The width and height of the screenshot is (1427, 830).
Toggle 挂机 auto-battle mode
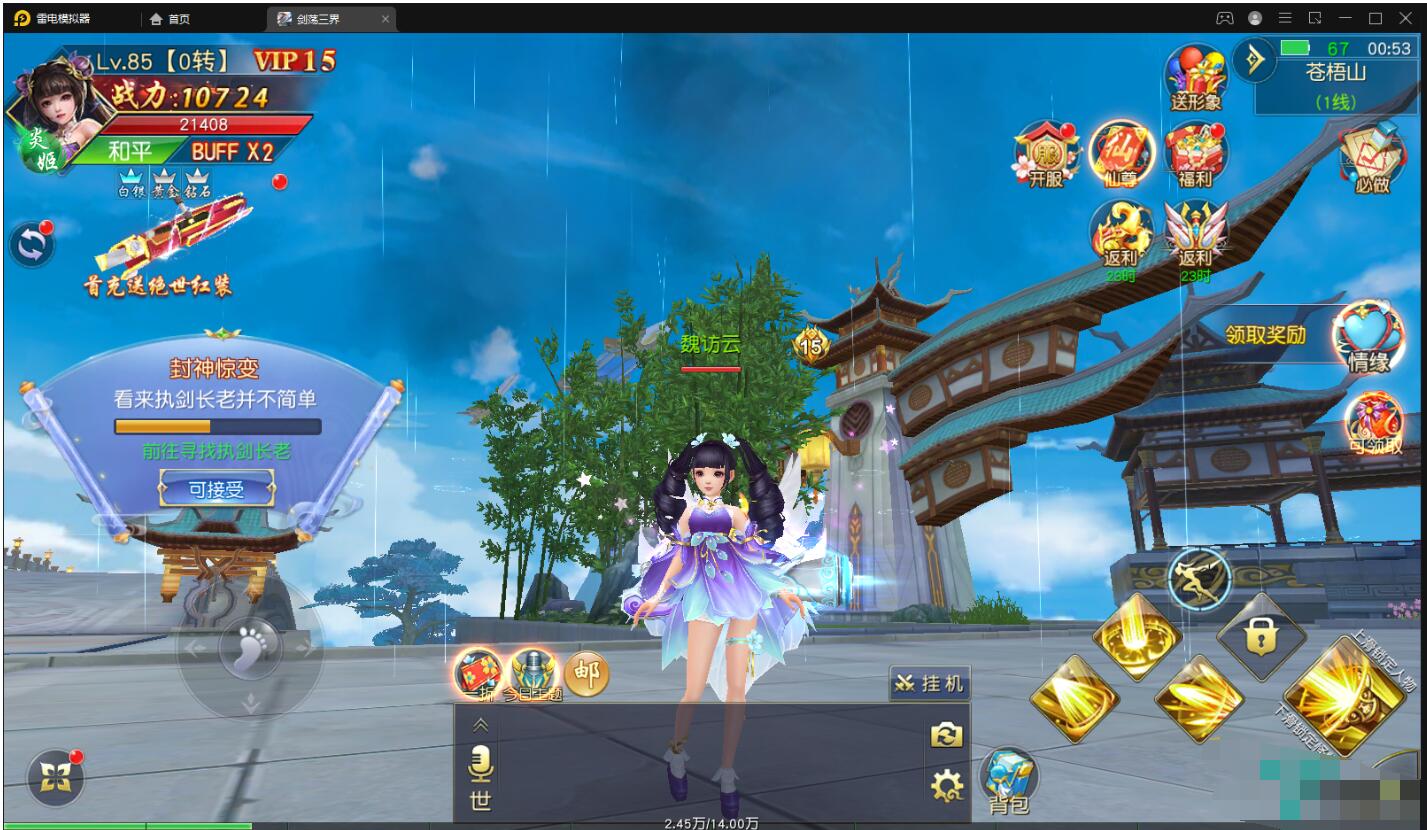coord(929,683)
